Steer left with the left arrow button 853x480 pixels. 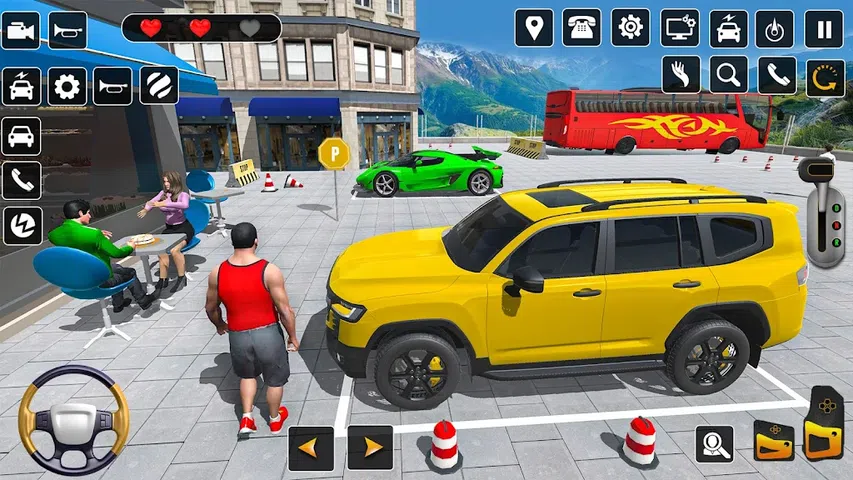(x=310, y=447)
